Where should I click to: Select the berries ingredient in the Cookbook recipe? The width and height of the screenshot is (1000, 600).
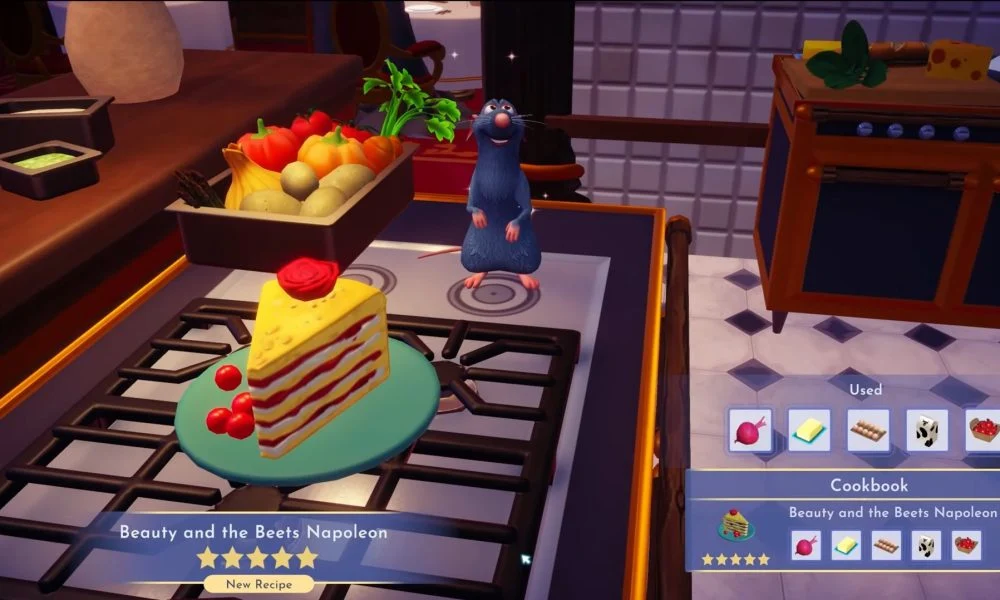965,545
